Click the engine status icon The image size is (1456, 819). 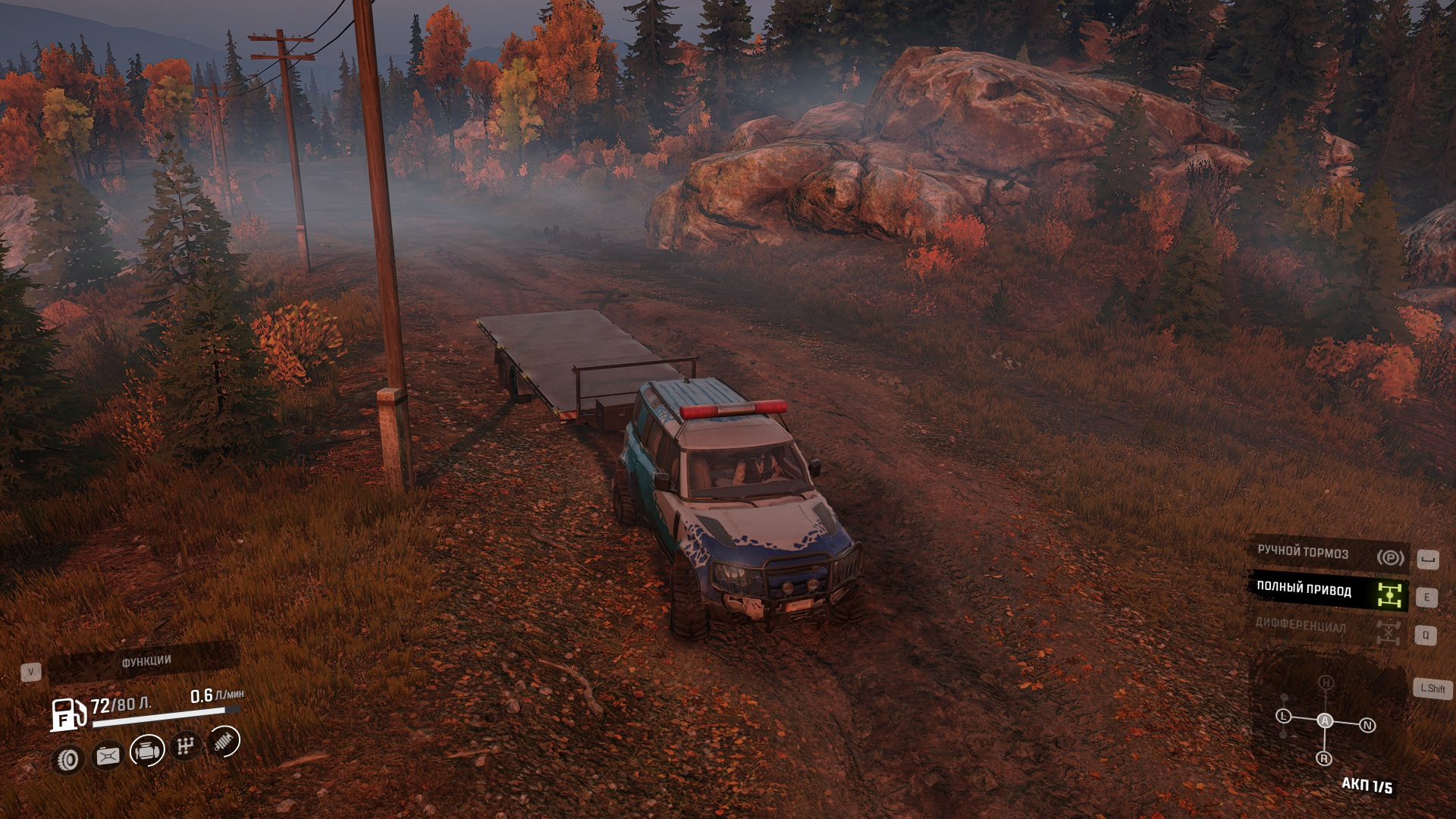click(147, 751)
